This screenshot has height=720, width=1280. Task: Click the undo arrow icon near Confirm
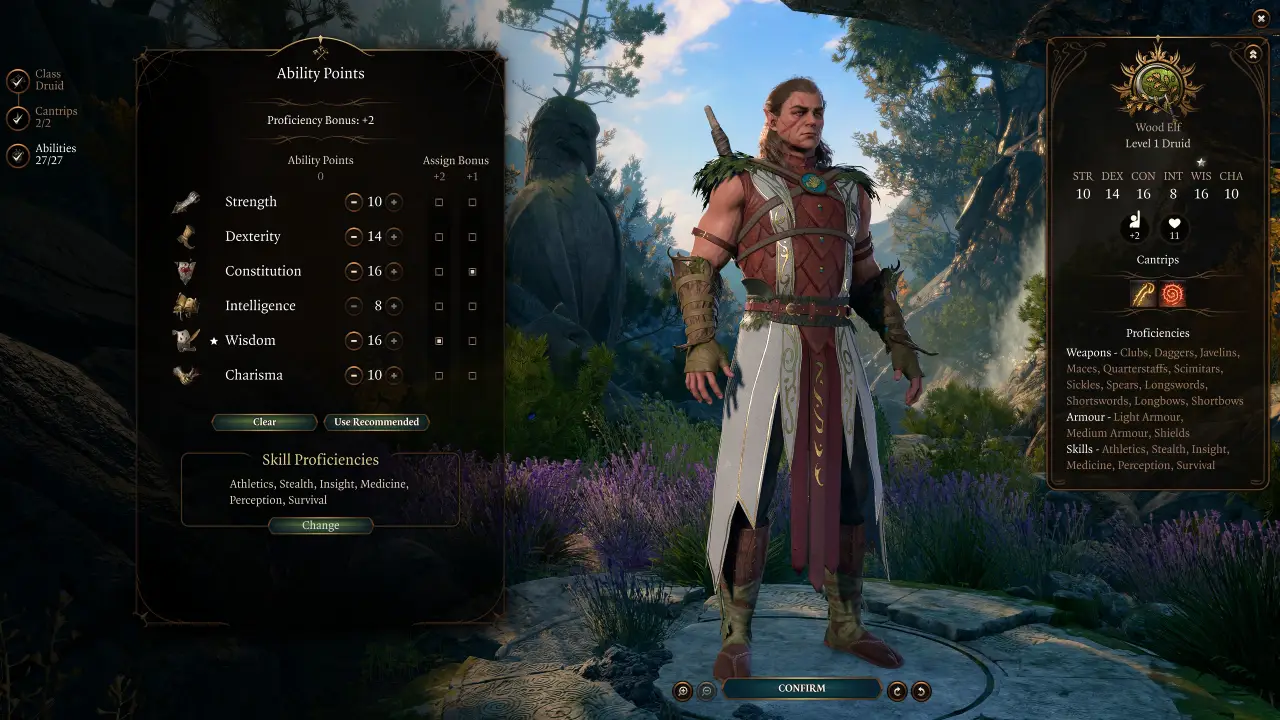tap(921, 689)
